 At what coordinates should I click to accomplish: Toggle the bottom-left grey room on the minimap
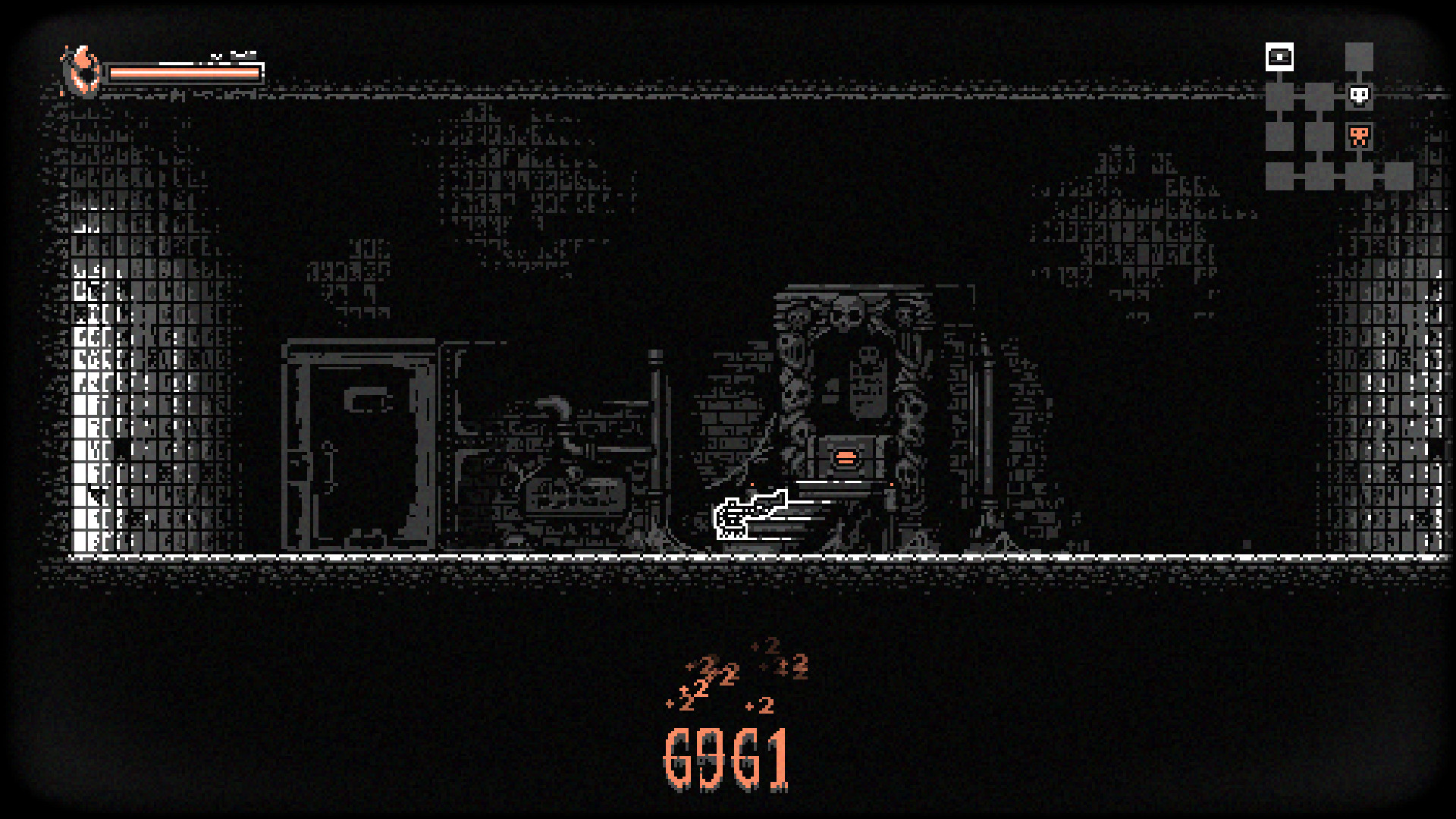click(x=1279, y=177)
